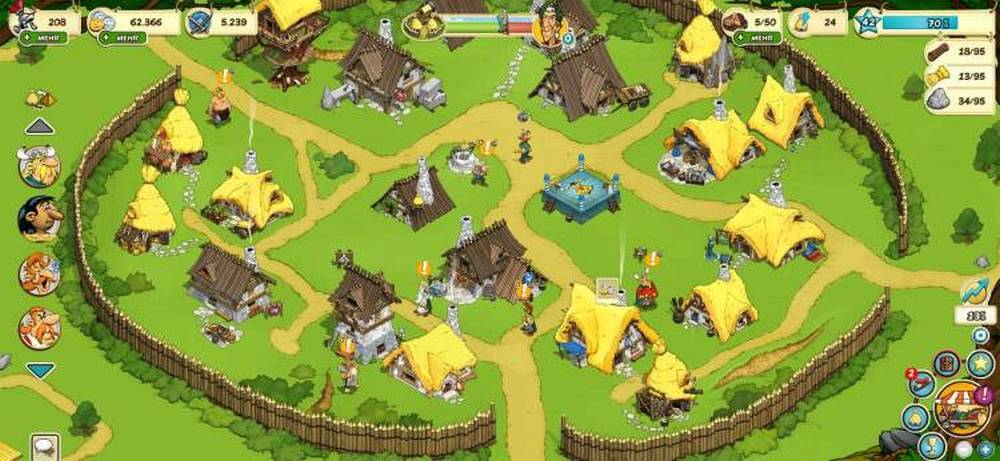The width and height of the screenshot is (1000, 461).
Task: Open the settings gear icon
Action: (x=979, y=336)
